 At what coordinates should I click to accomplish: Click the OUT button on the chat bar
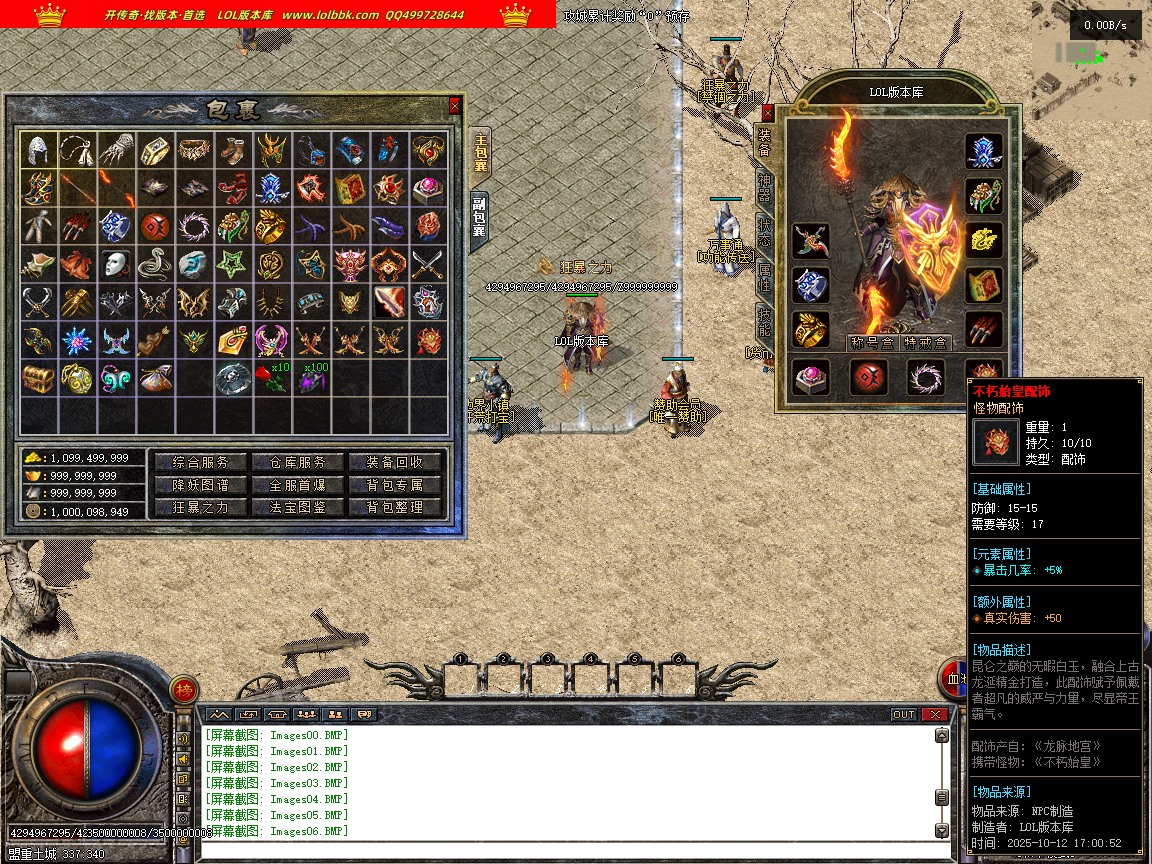point(903,714)
